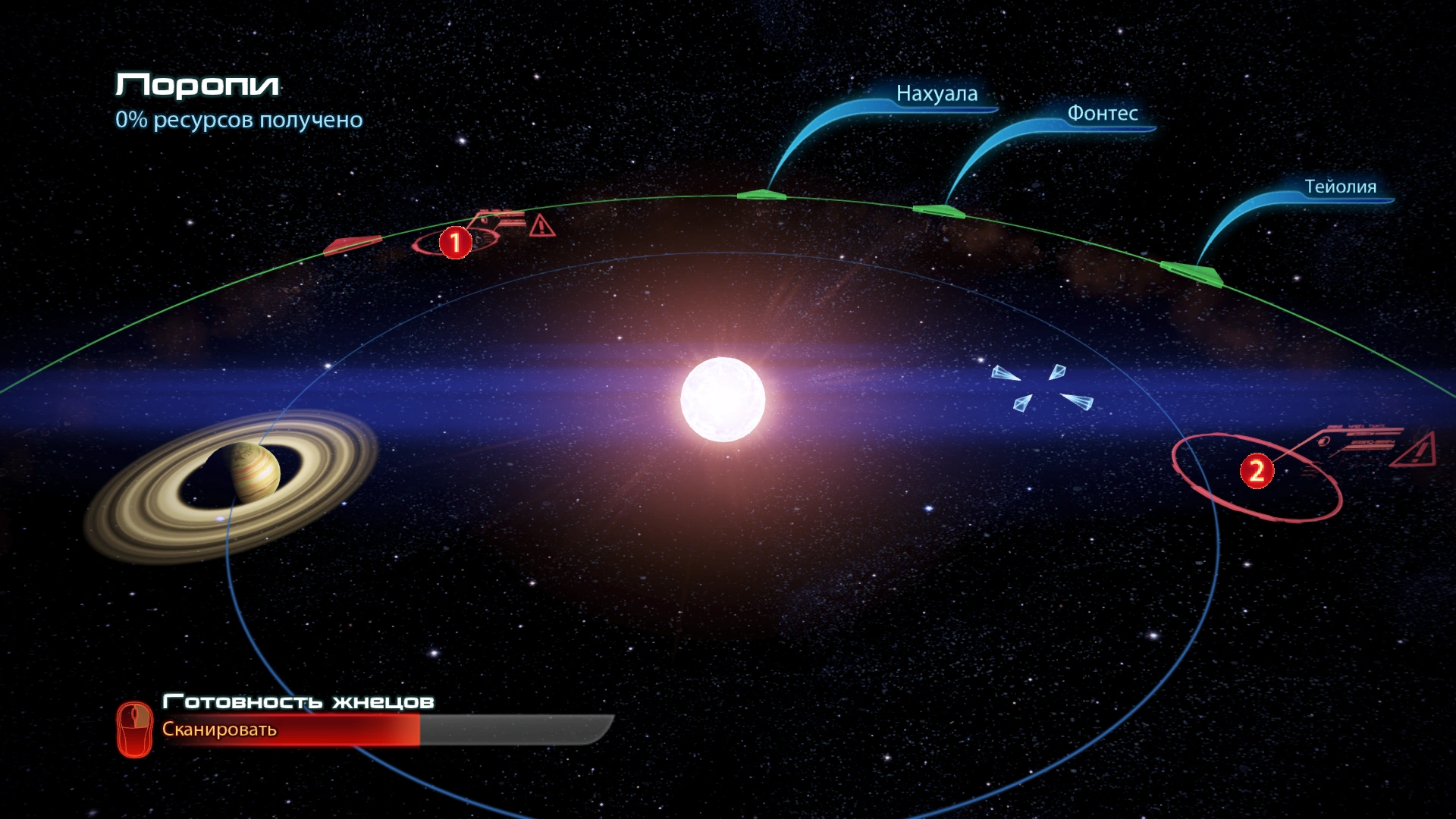1456x819 pixels.
Task: Select the Фонтес planet label
Action: [x=1102, y=114]
